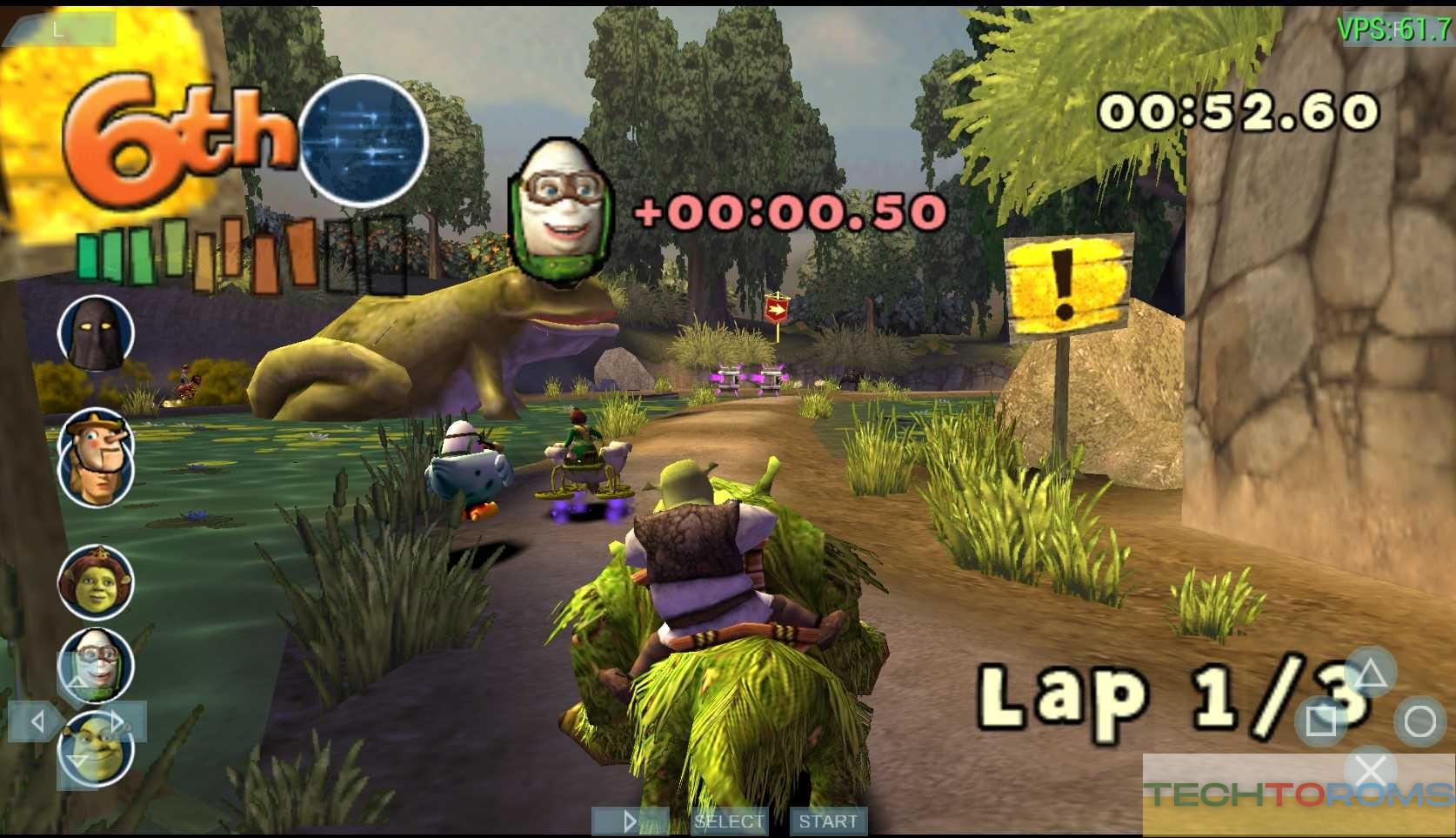
Task: Tap the START touch button
Action: point(827,821)
